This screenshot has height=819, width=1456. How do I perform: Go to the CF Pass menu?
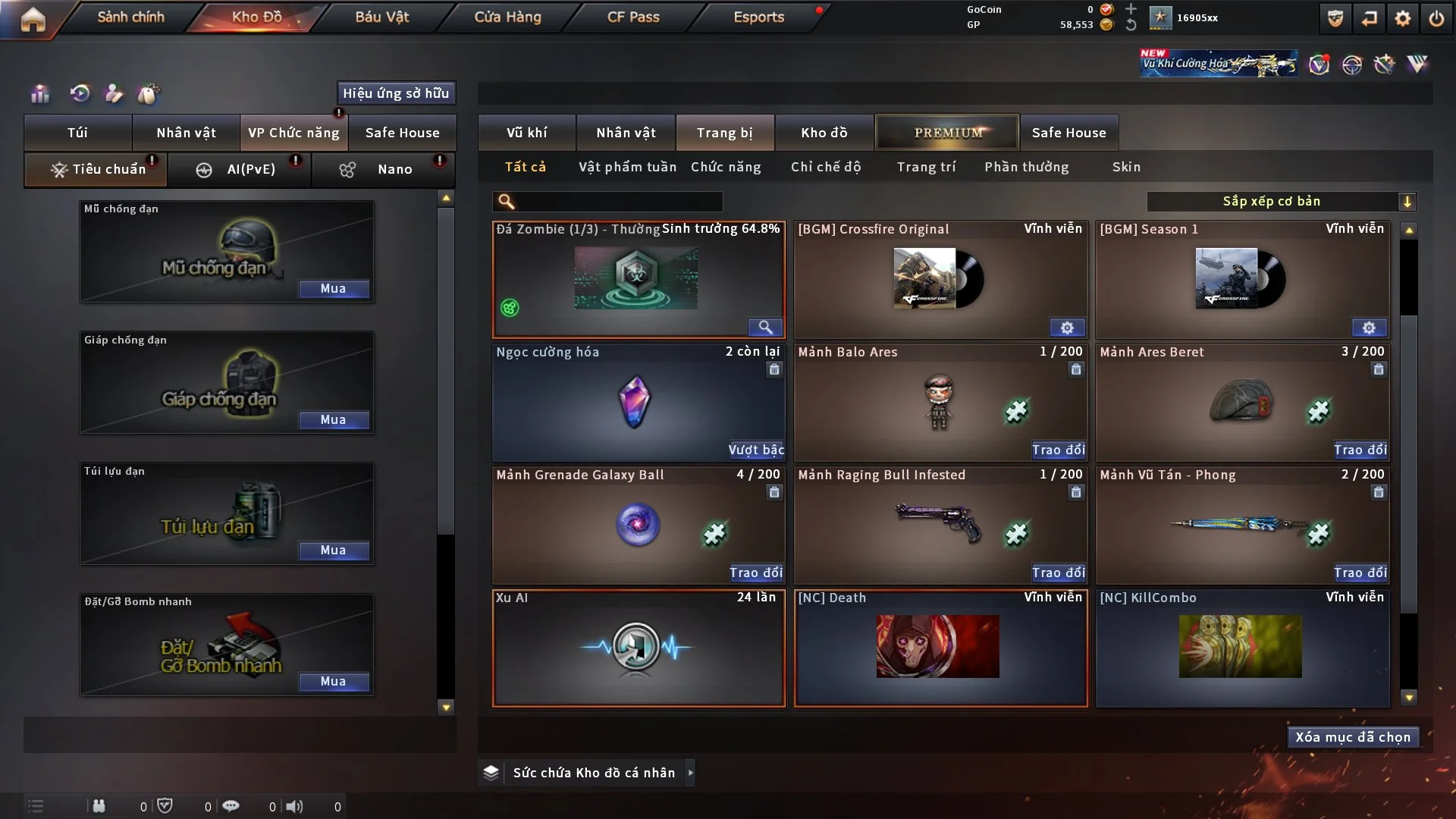(633, 17)
